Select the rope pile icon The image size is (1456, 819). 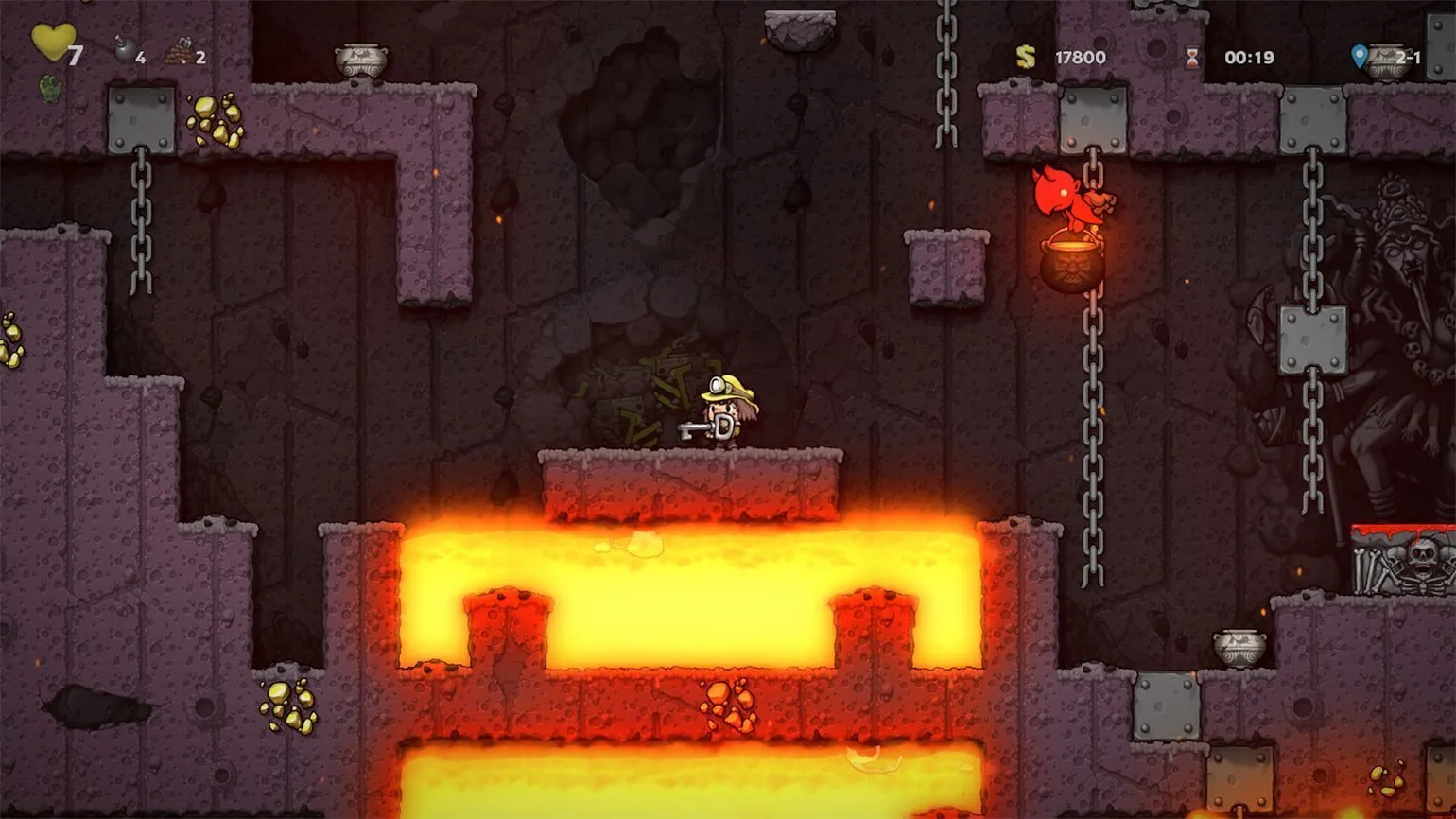[x=178, y=54]
